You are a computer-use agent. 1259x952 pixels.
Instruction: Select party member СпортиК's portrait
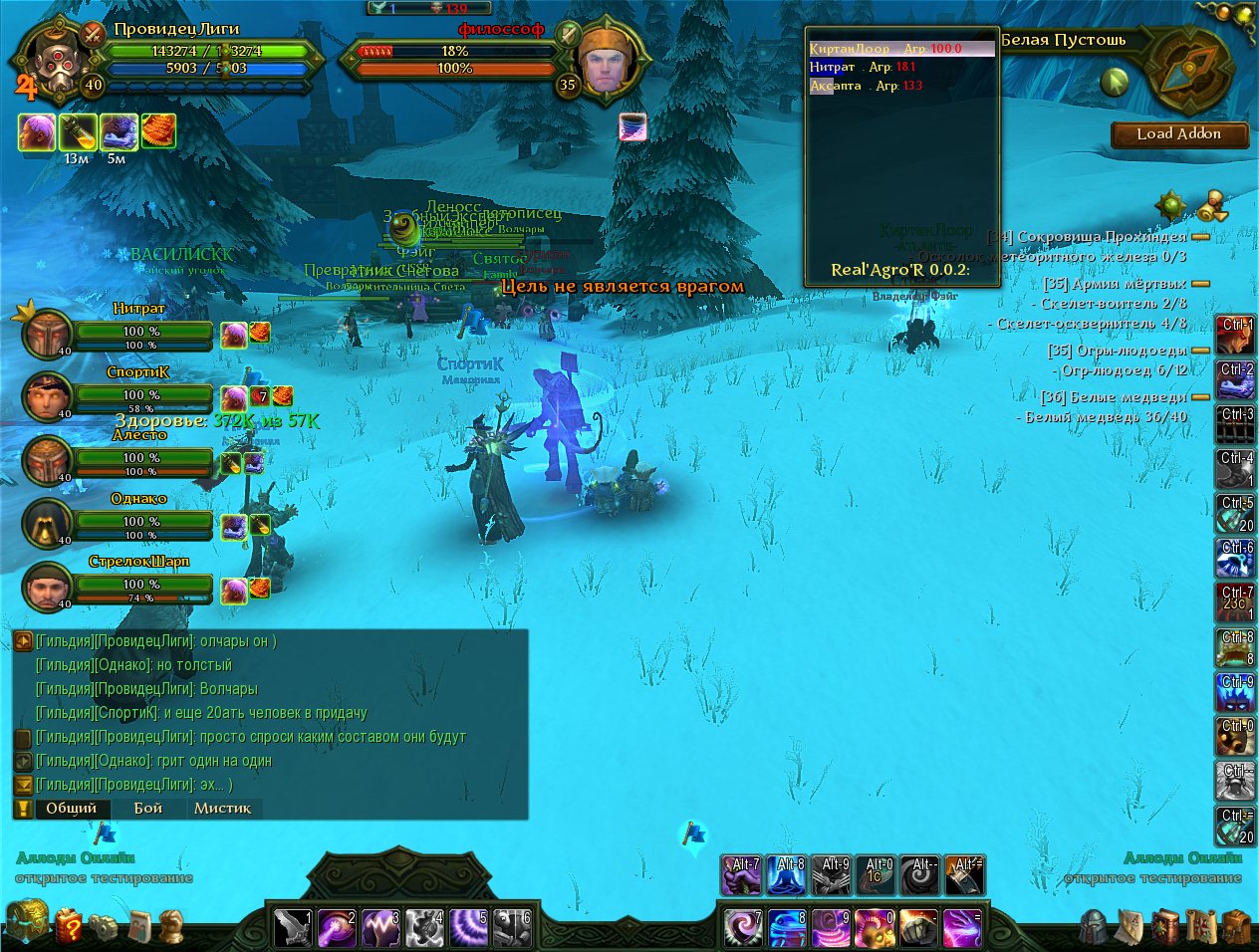tap(46, 397)
